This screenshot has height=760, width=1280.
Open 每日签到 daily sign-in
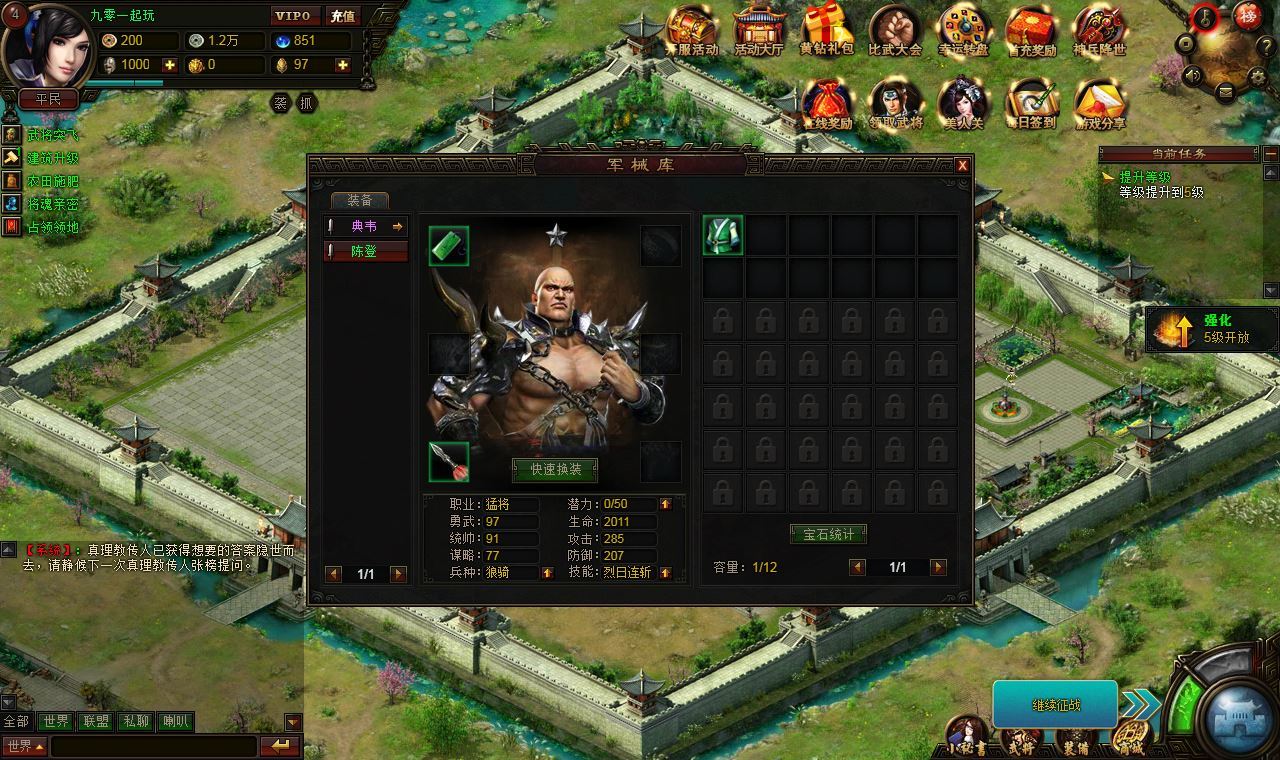[1031, 104]
